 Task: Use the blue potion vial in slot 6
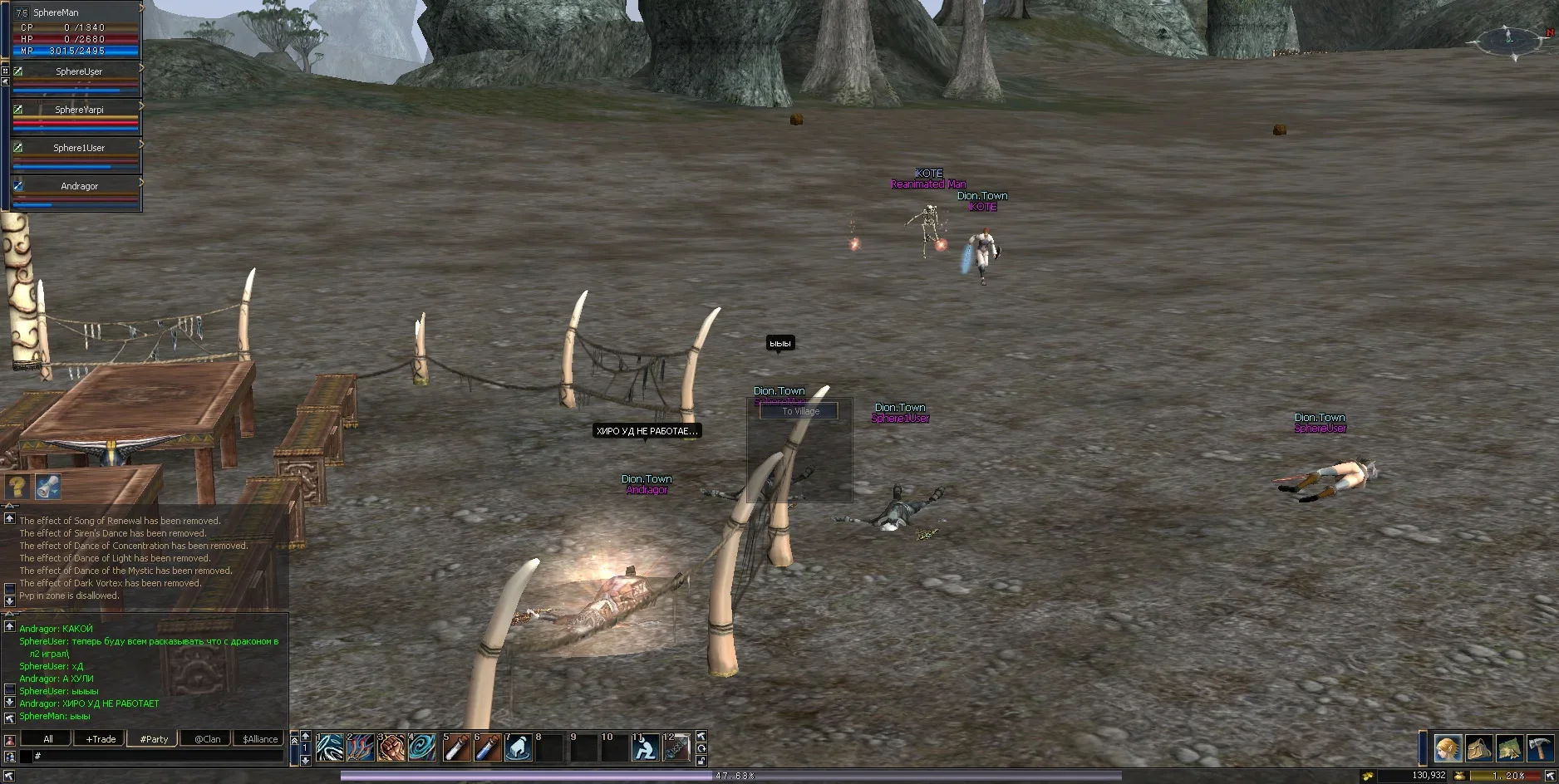(487, 747)
